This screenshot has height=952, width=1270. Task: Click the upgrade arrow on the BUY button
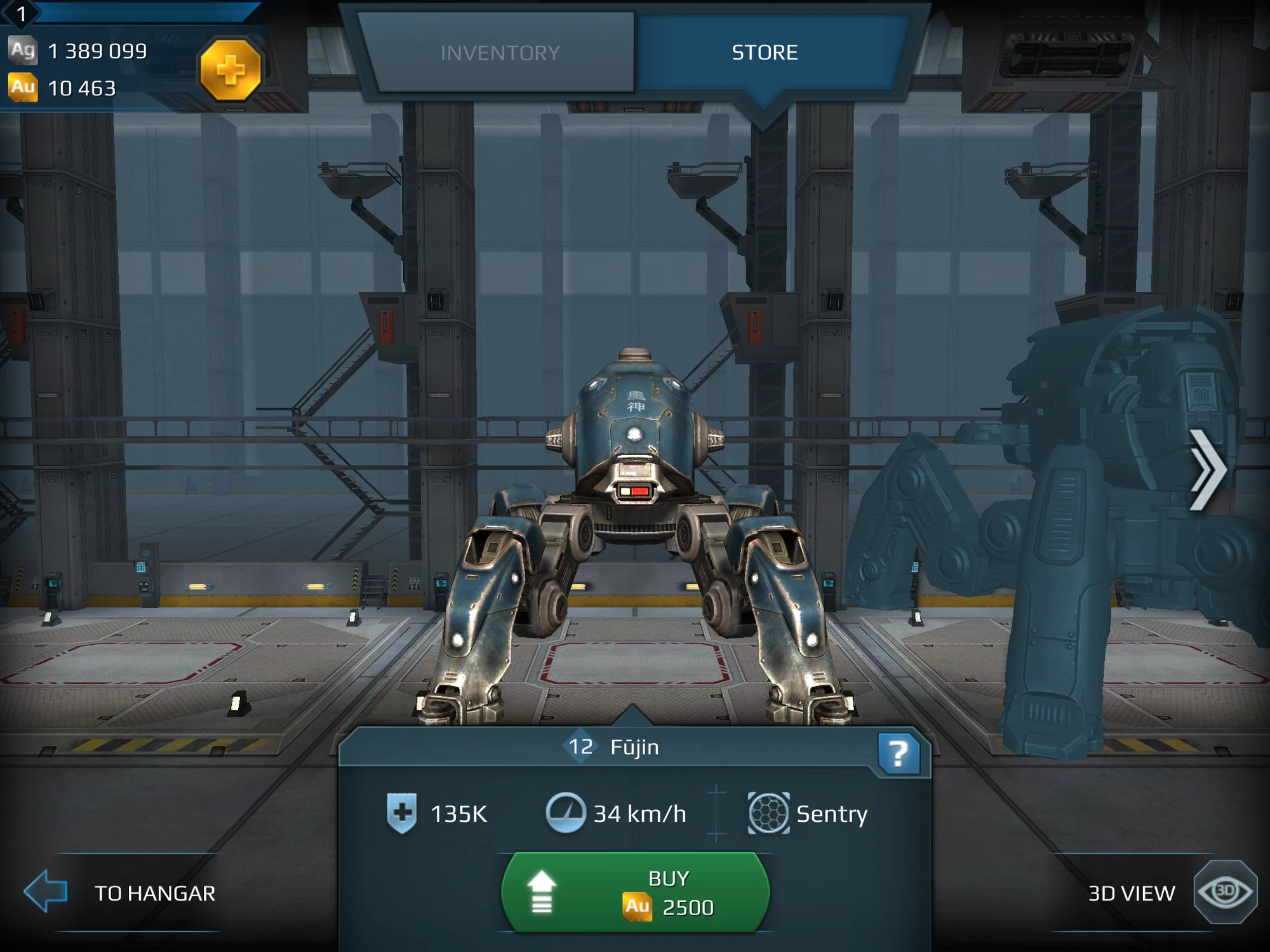(542, 892)
